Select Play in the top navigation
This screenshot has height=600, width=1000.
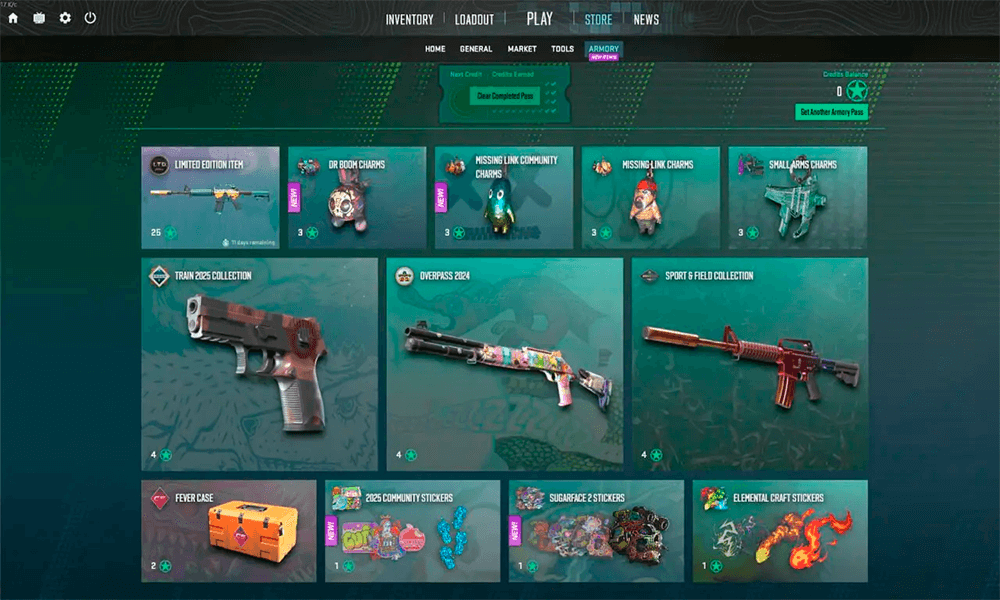click(539, 19)
